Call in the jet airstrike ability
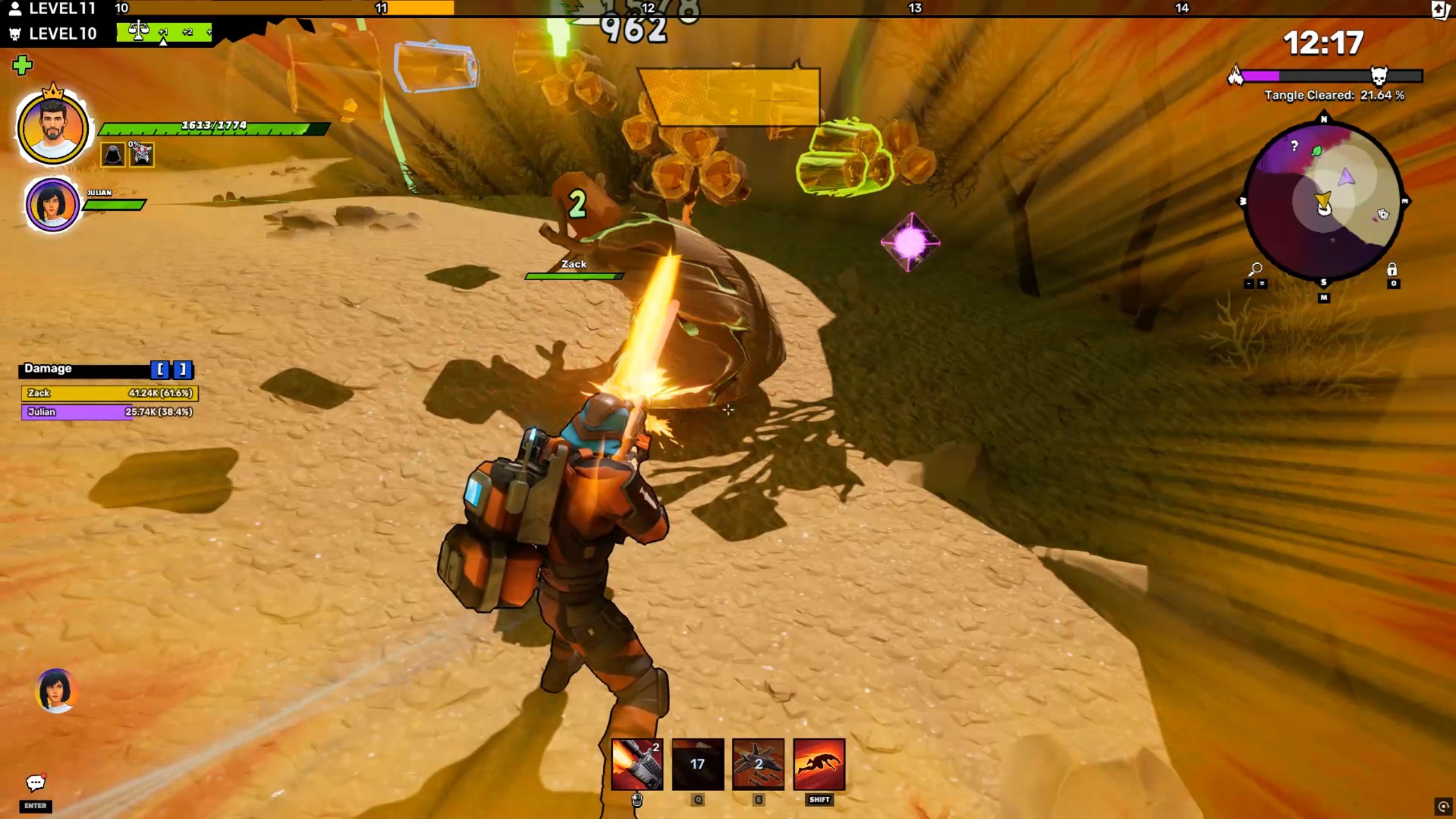 click(758, 764)
